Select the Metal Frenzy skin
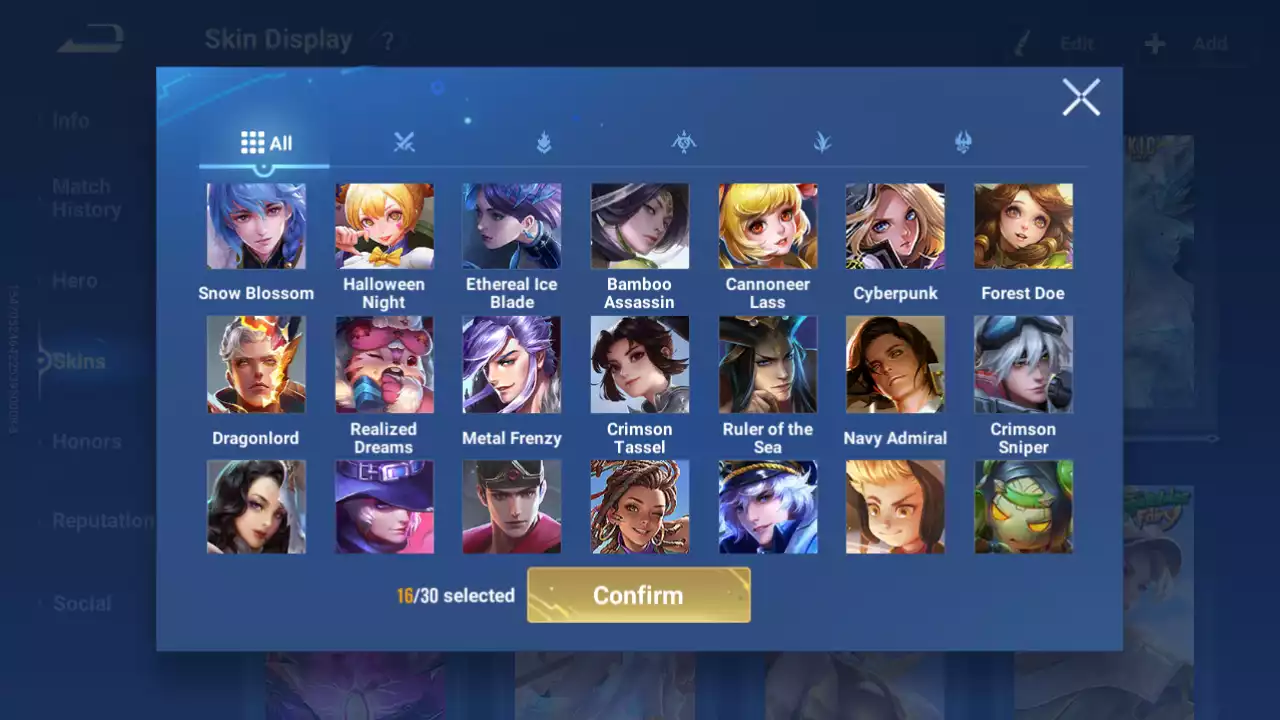1280x720 pixels. [512, 364]
